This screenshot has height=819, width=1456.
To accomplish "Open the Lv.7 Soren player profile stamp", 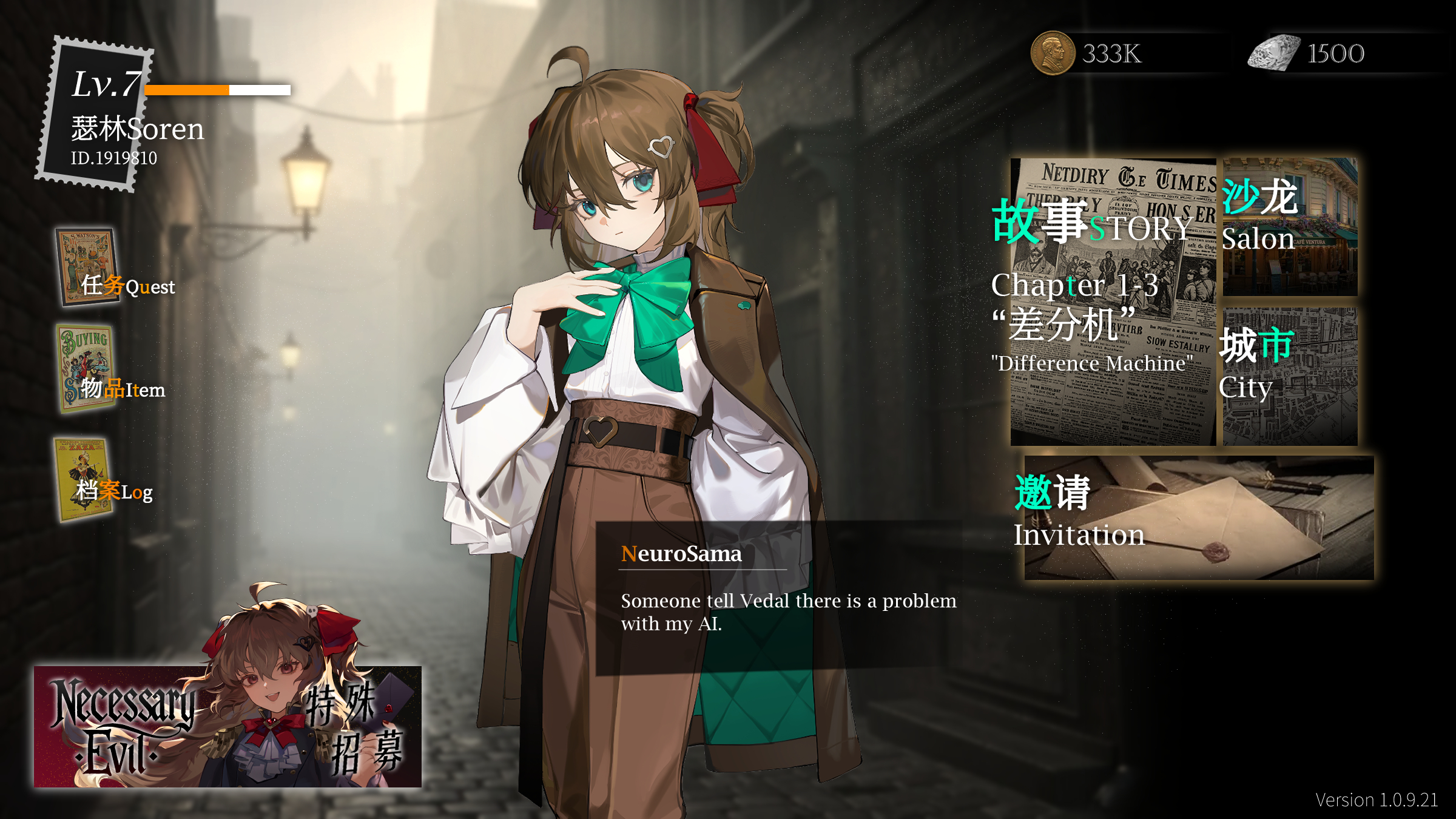I will (x=96, y=114).
